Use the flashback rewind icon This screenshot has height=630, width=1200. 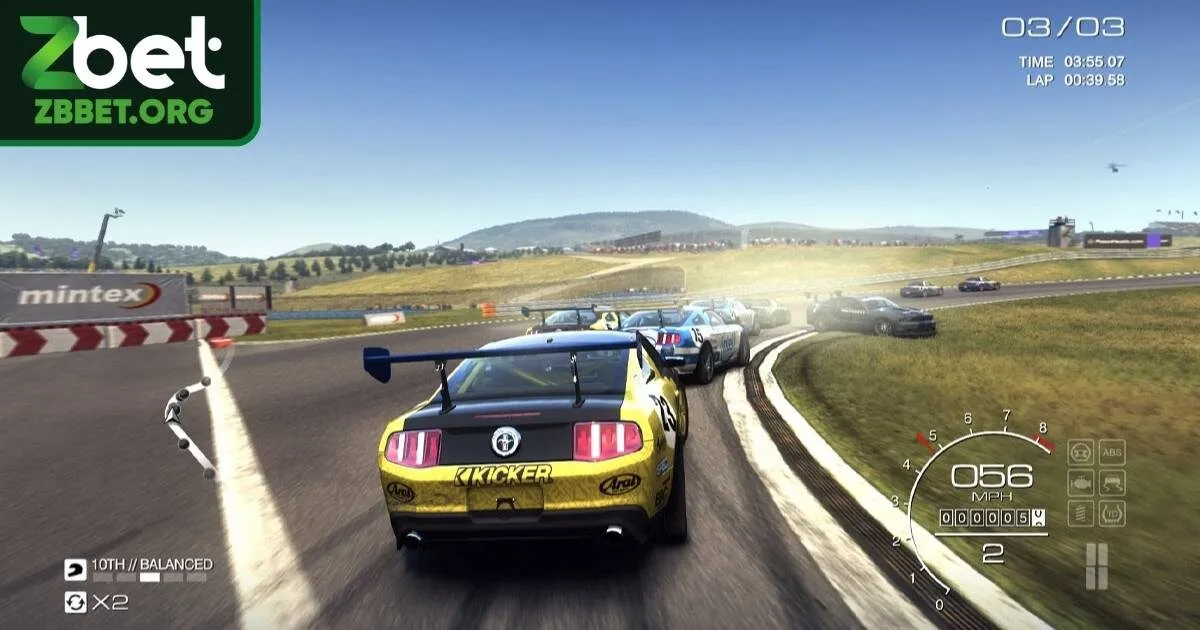[x=76, y=602]
